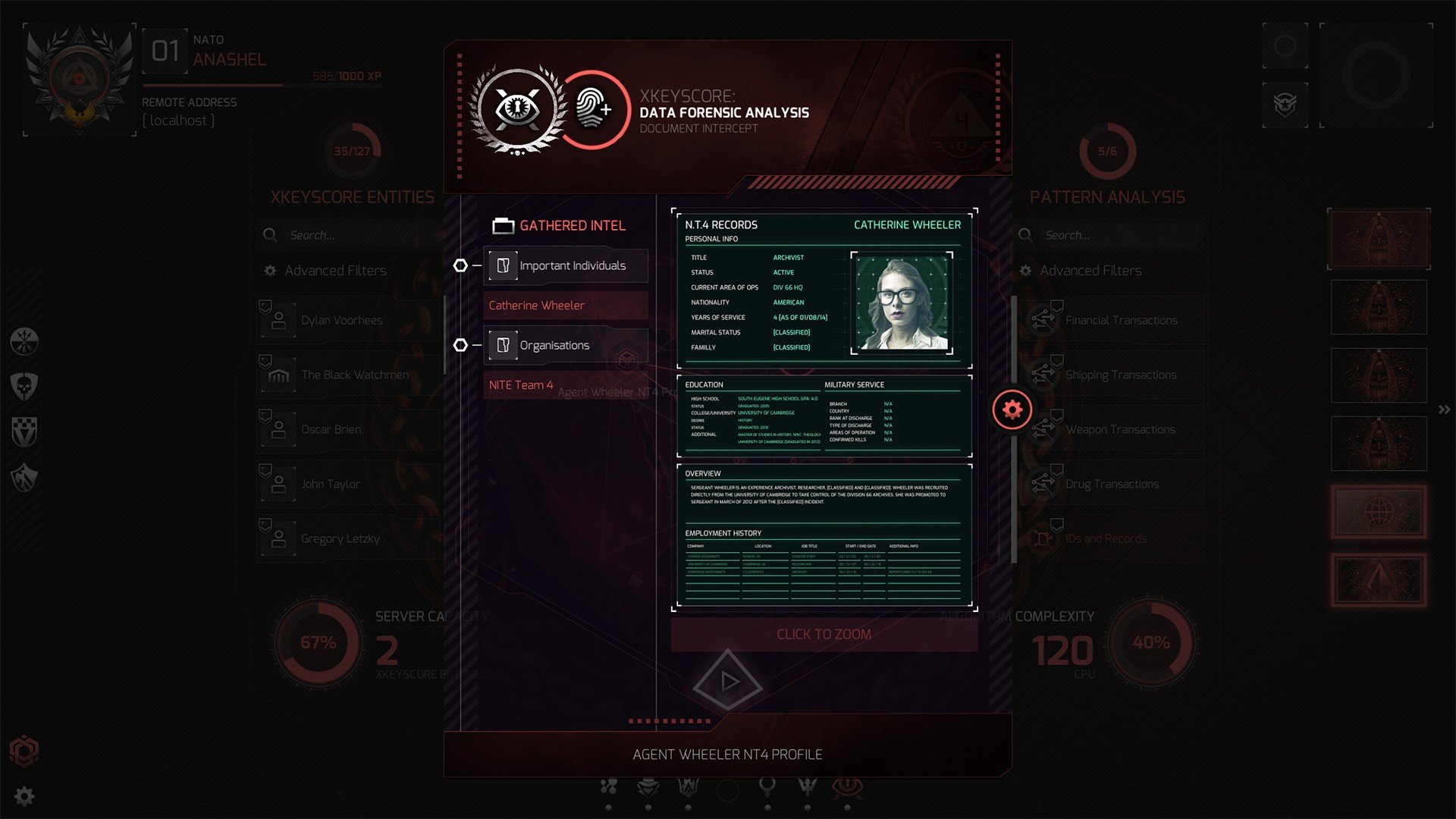Open the Agent Wheeler NT4 Profile tab
Viewport: 1456px width, 819px height.
[x=728, y=754]
